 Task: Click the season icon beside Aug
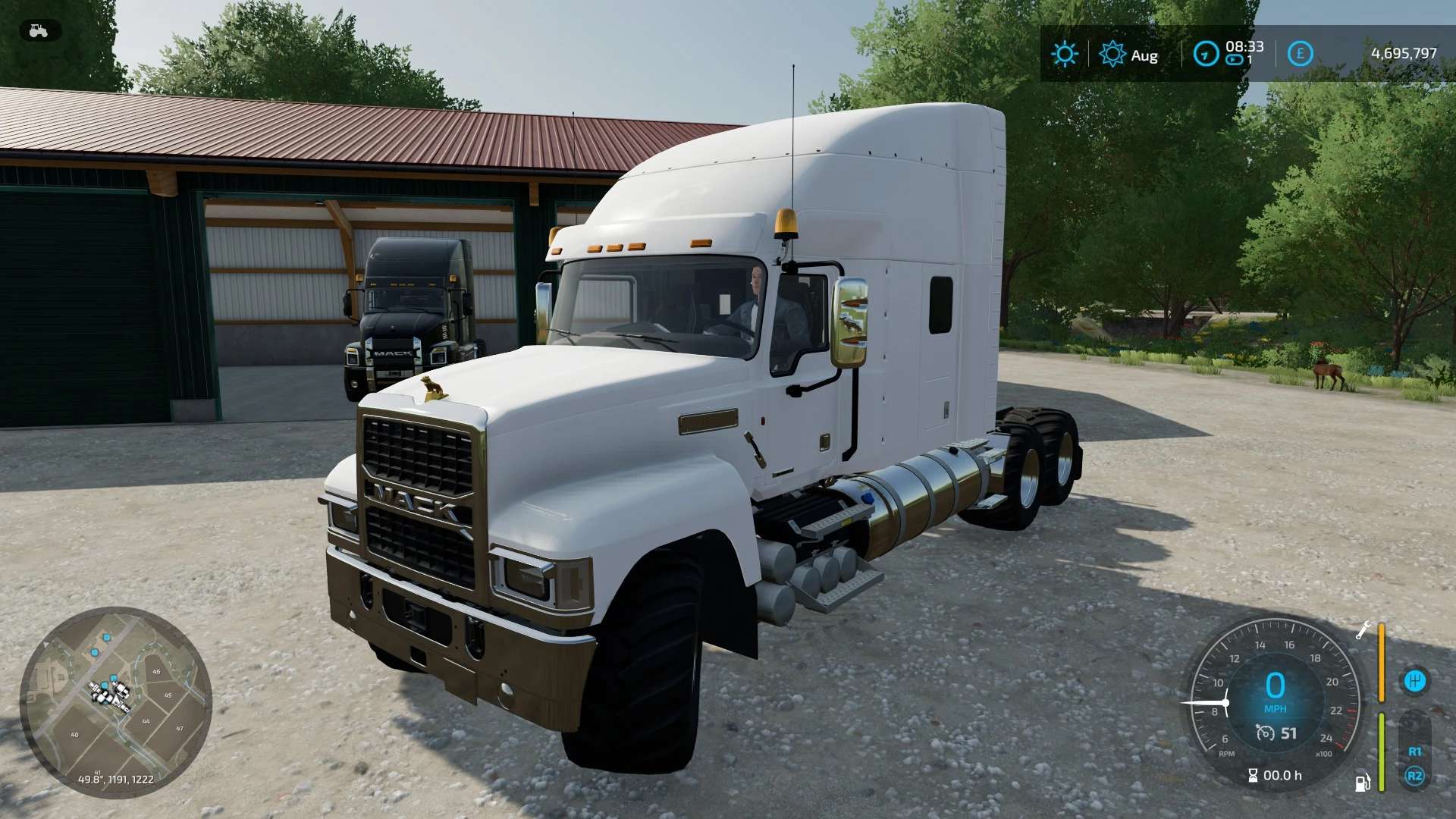1112,54
